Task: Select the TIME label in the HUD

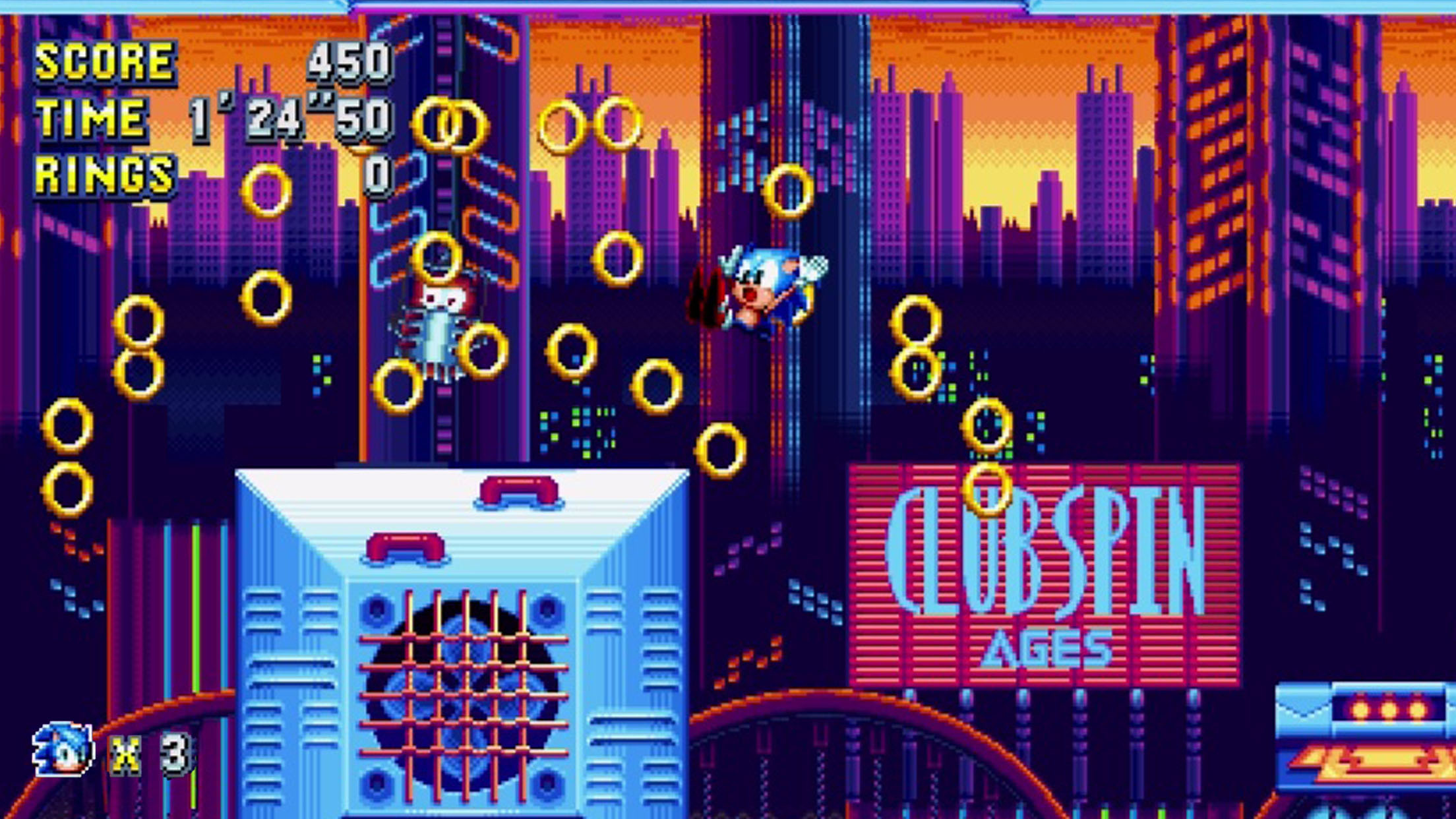Action: tap(92, 119)
